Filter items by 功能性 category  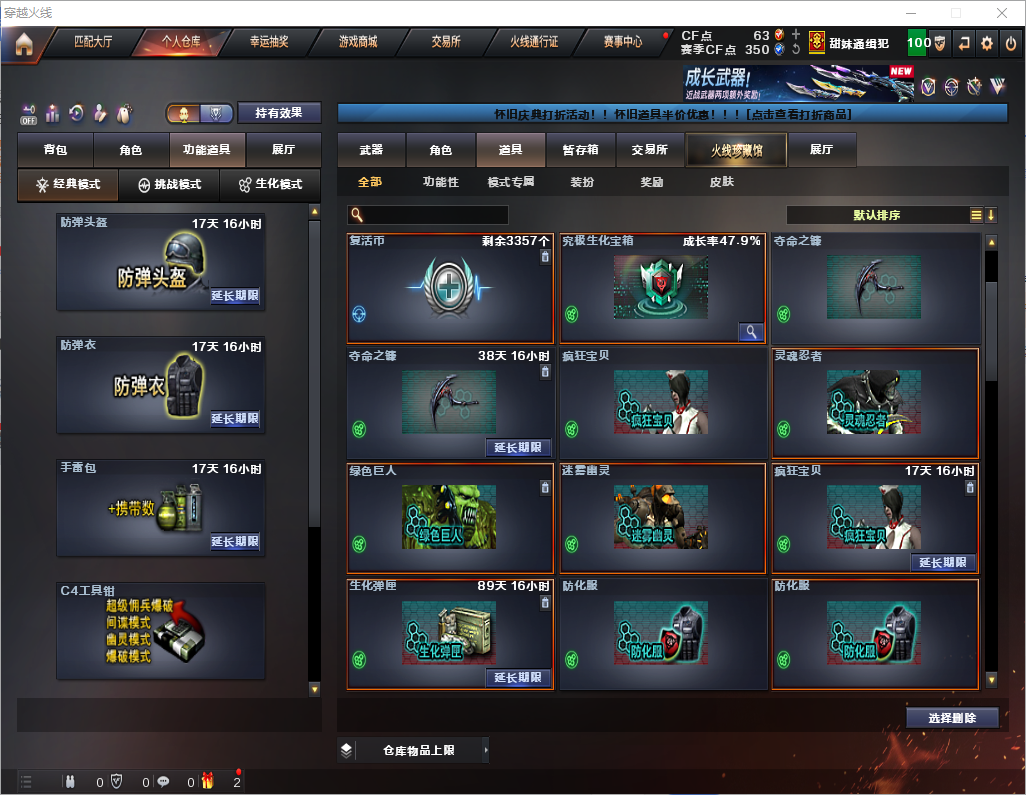[440, 182]
